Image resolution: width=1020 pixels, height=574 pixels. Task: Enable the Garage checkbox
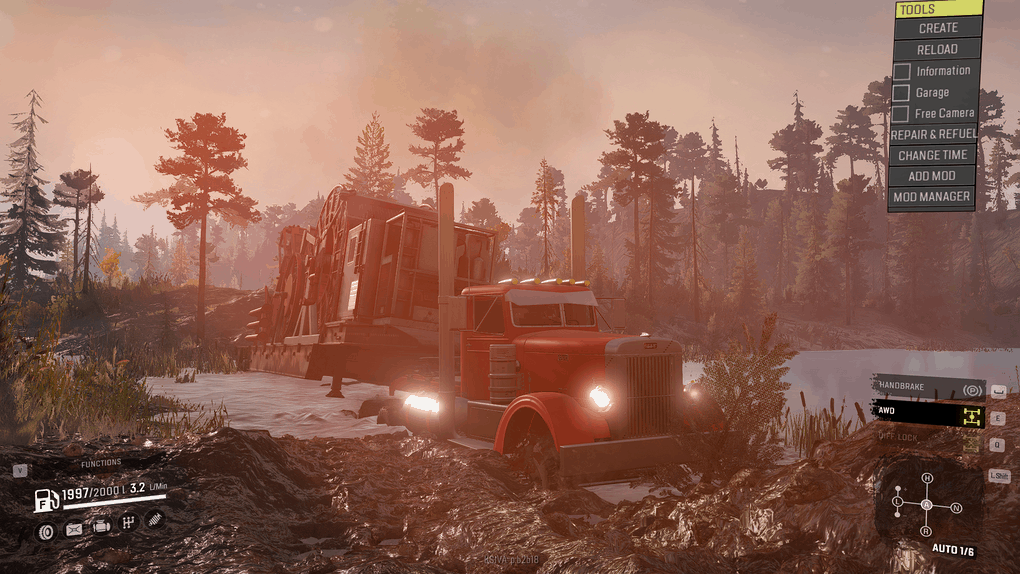[x=902, y=92]
